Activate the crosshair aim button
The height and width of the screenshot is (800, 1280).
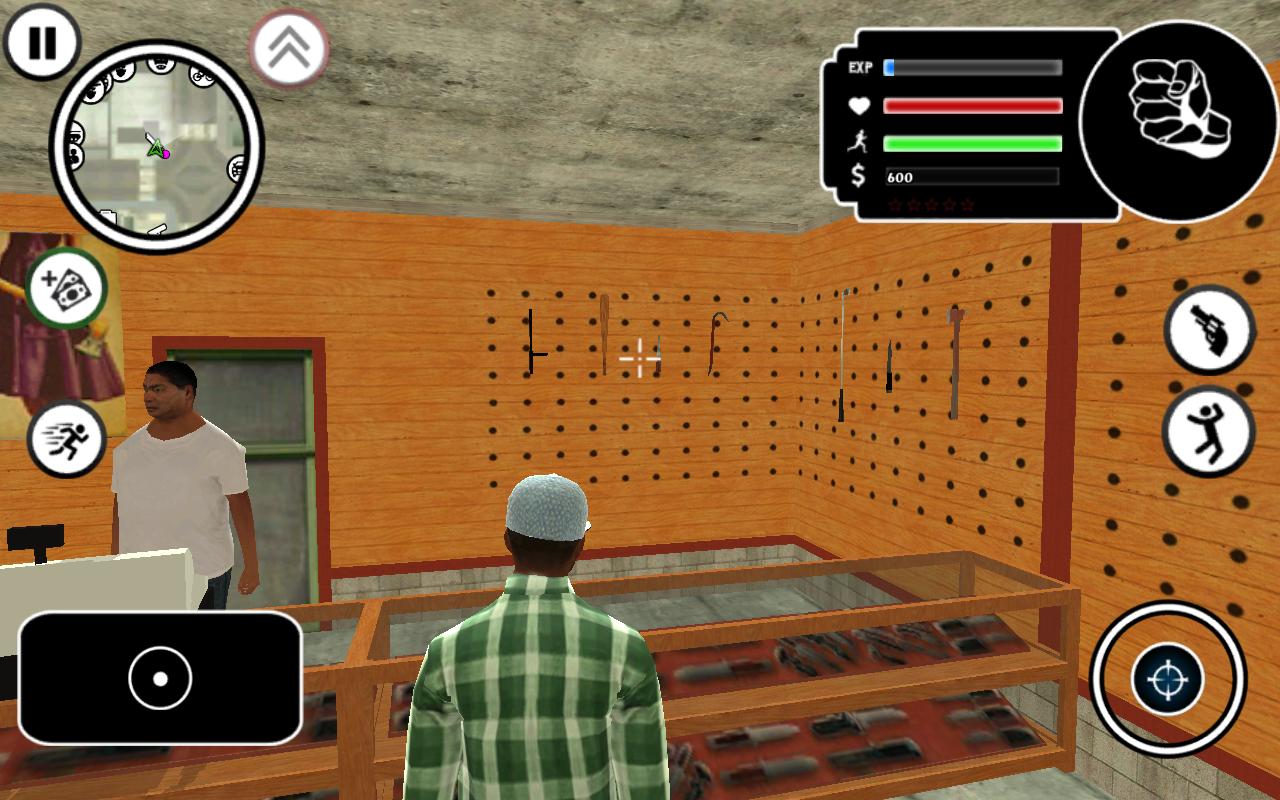click(x=1167, y=680)
